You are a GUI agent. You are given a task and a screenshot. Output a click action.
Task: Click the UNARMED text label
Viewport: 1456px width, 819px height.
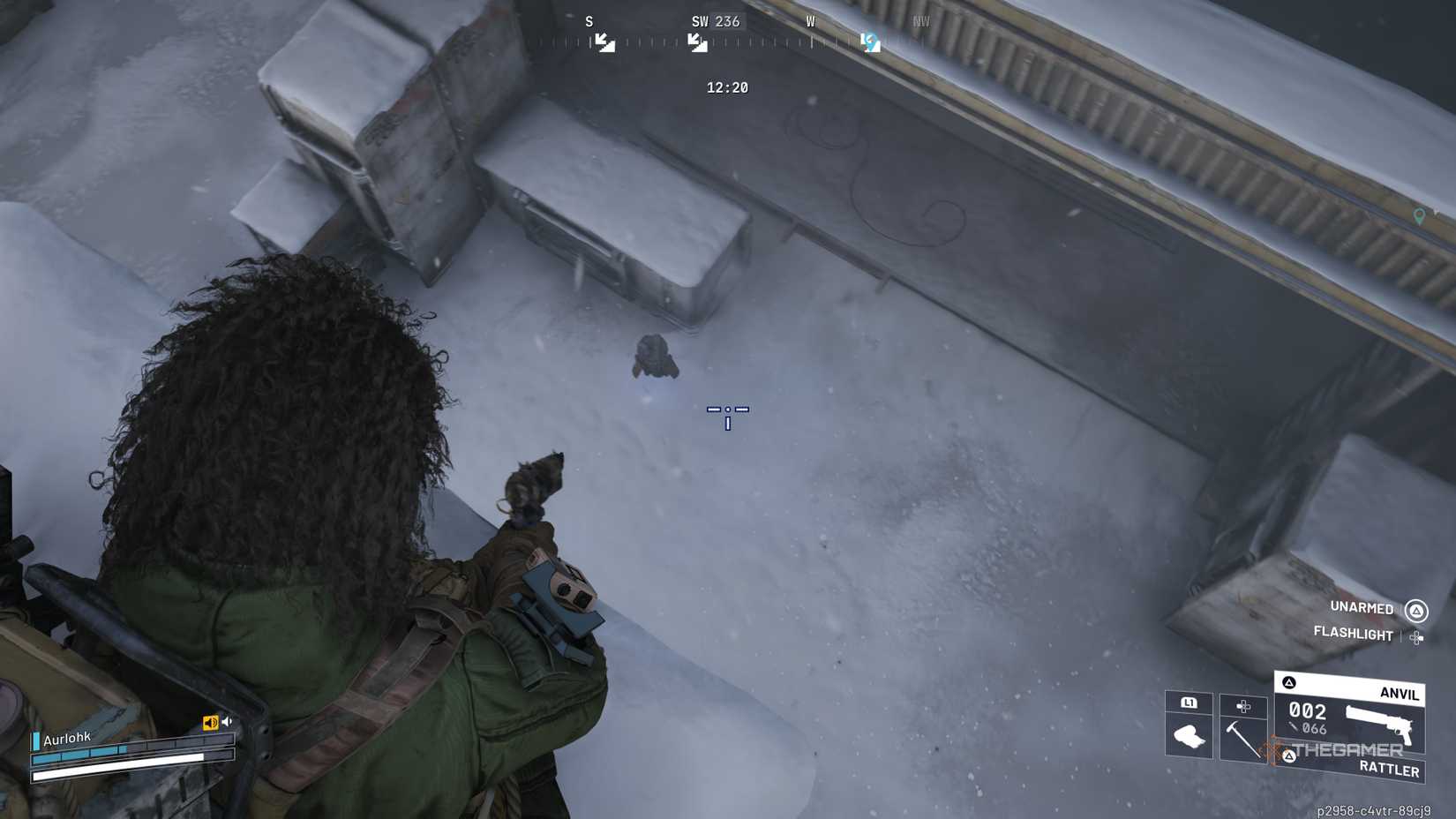point(1362,609)
